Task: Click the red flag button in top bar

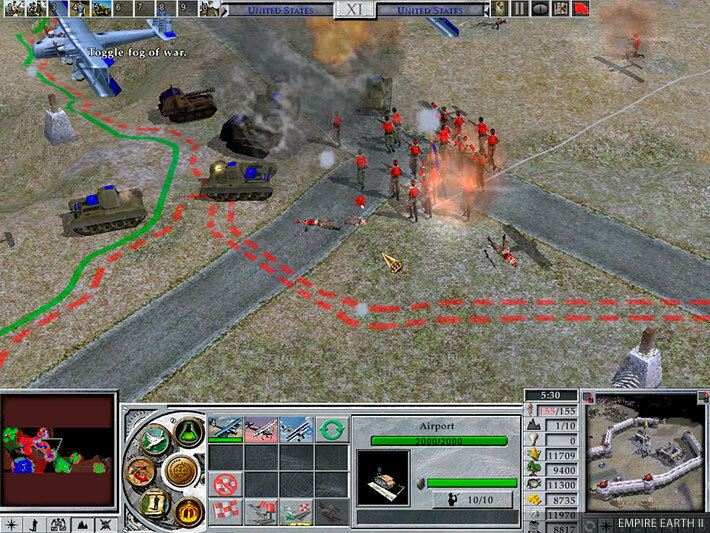Action: [x=580, y=8]
